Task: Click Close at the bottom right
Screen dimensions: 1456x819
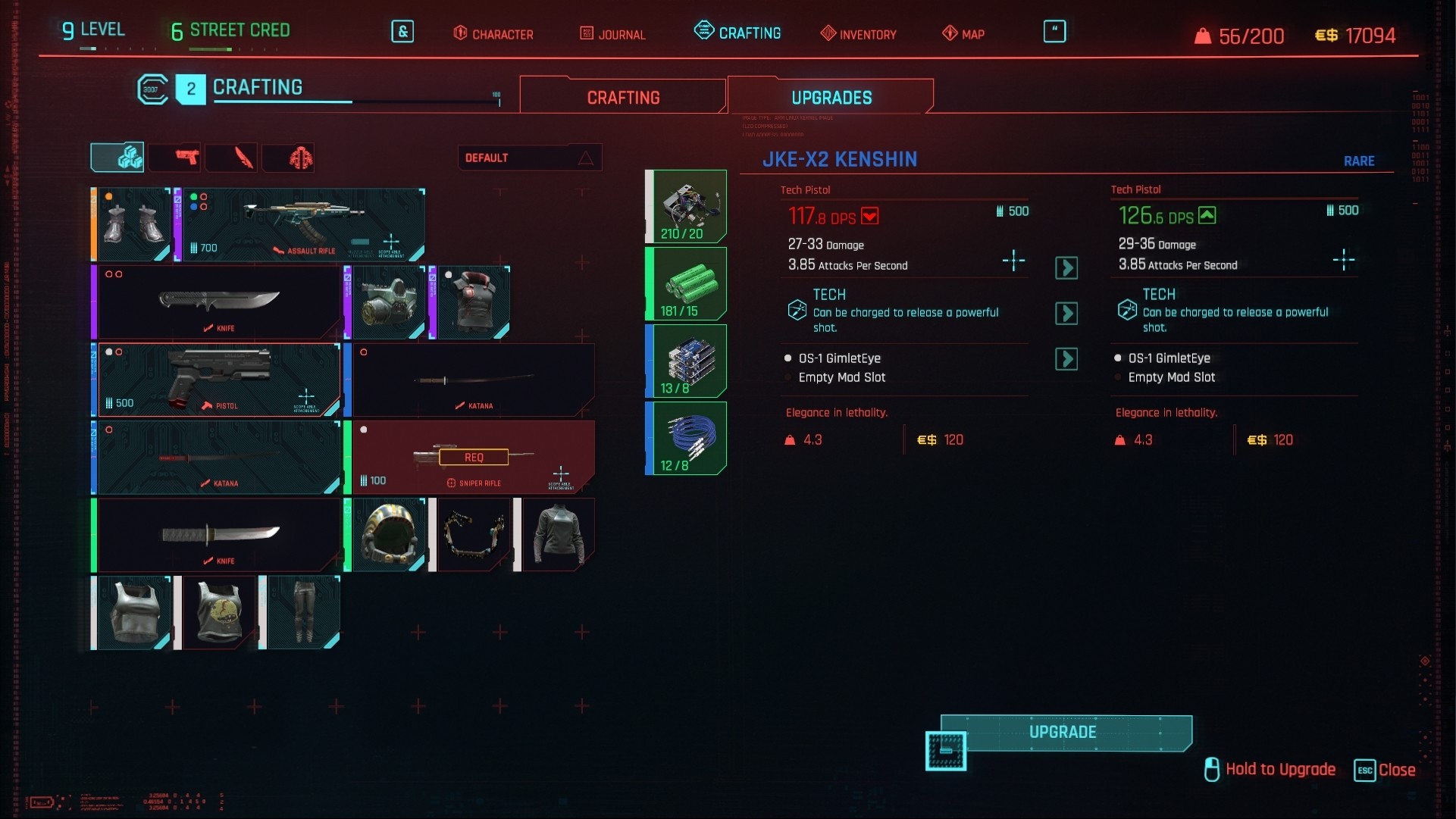Action: click(x=1400, y=769)
